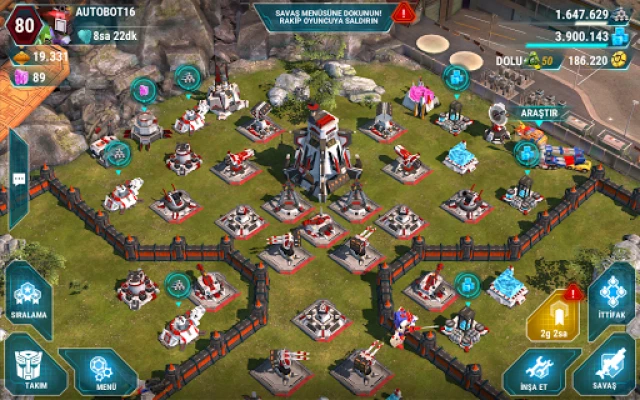
Task: Tap the red warning alert icon
Action: pyautogui.click(x=403, y=13)
